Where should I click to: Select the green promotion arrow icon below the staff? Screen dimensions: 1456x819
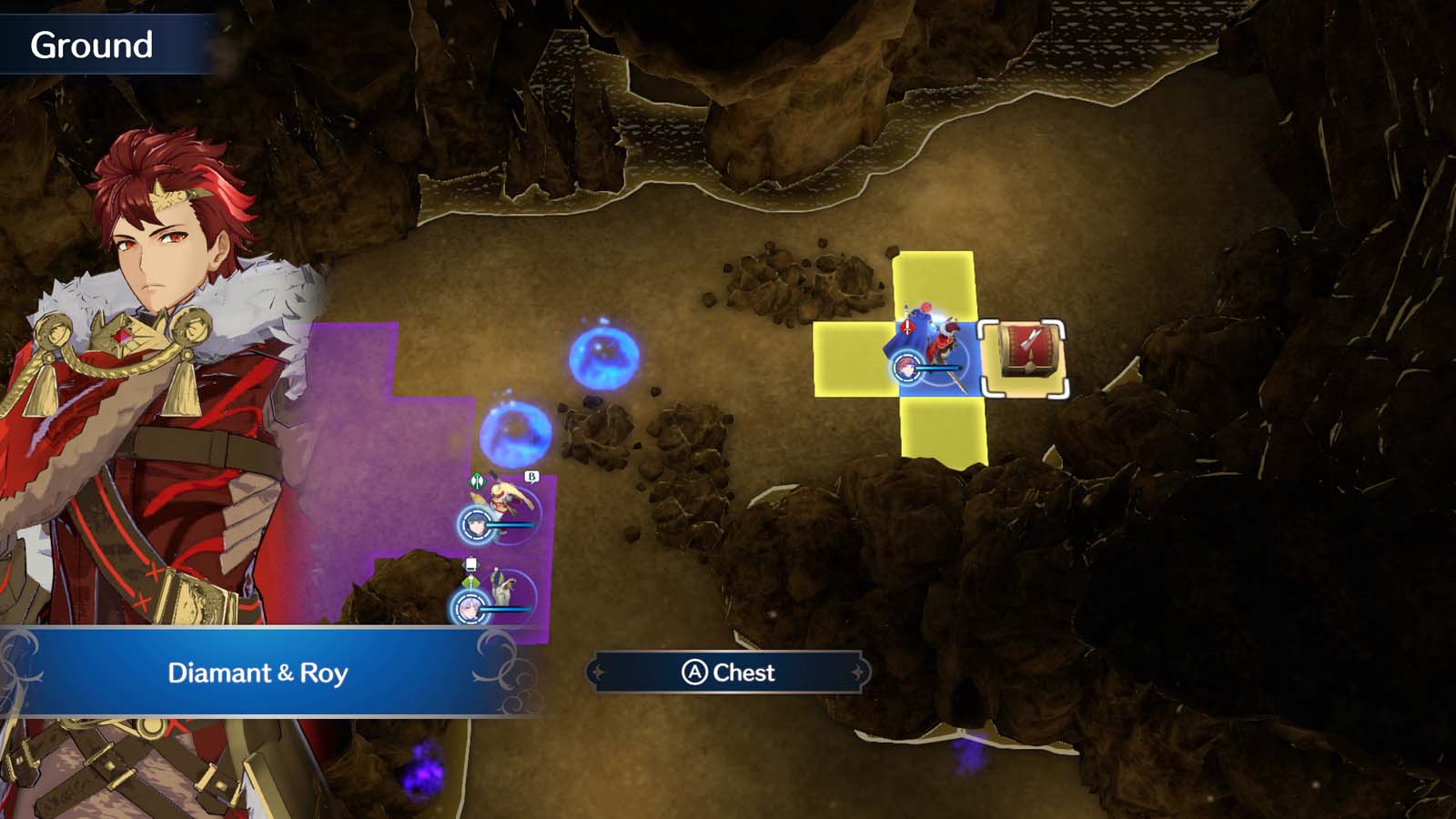click(x=470, y=581)
